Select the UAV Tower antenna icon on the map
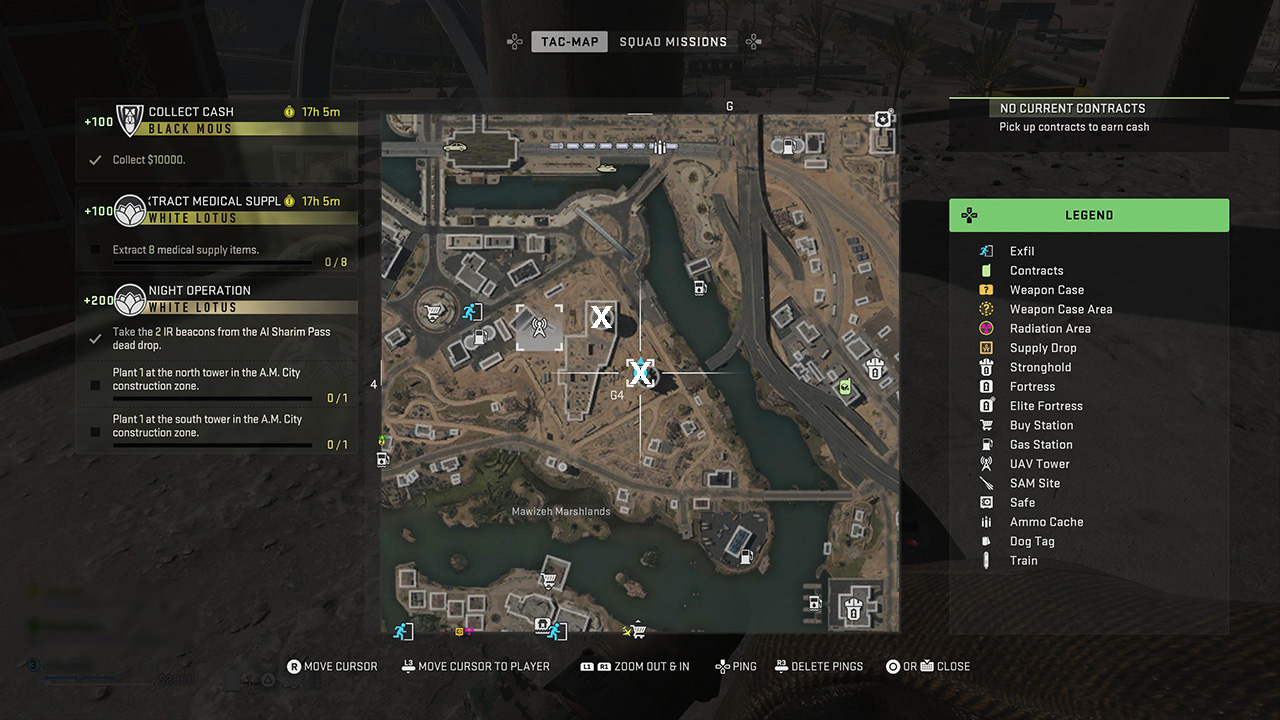This screenshot has width=1280, height=720. pyautogui.click(x=539, y=328)
